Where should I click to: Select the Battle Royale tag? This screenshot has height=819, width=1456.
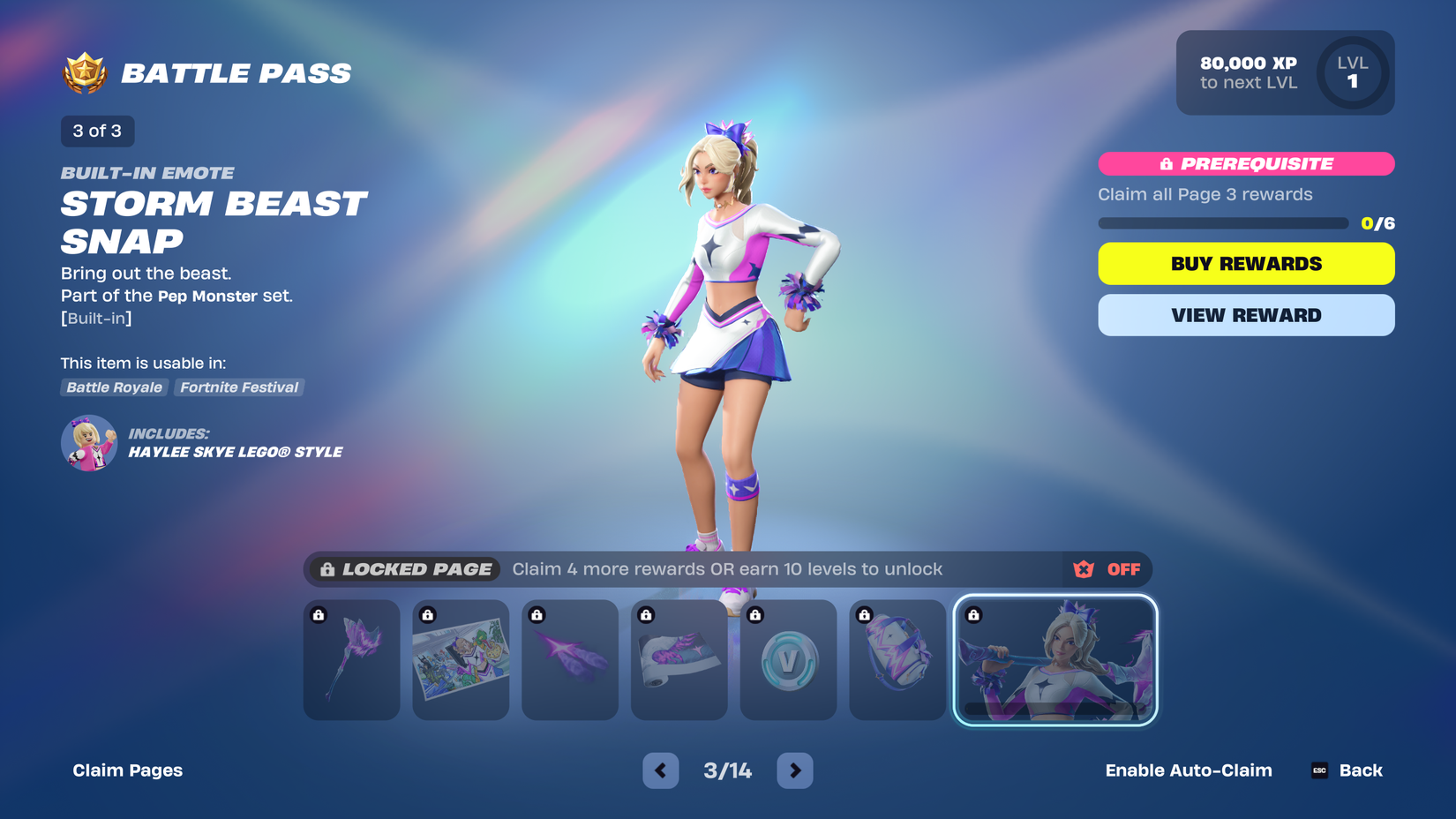(114, 387)
